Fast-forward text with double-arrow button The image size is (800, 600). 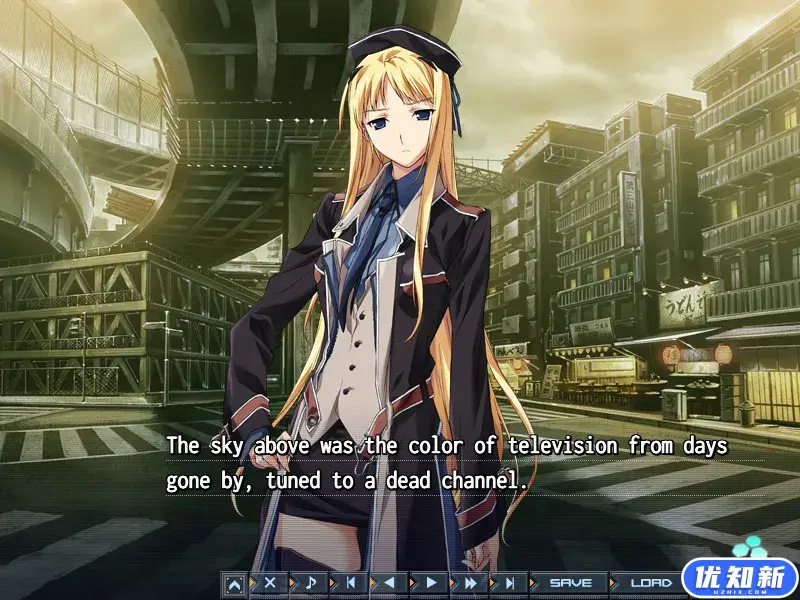pos(471,582)
